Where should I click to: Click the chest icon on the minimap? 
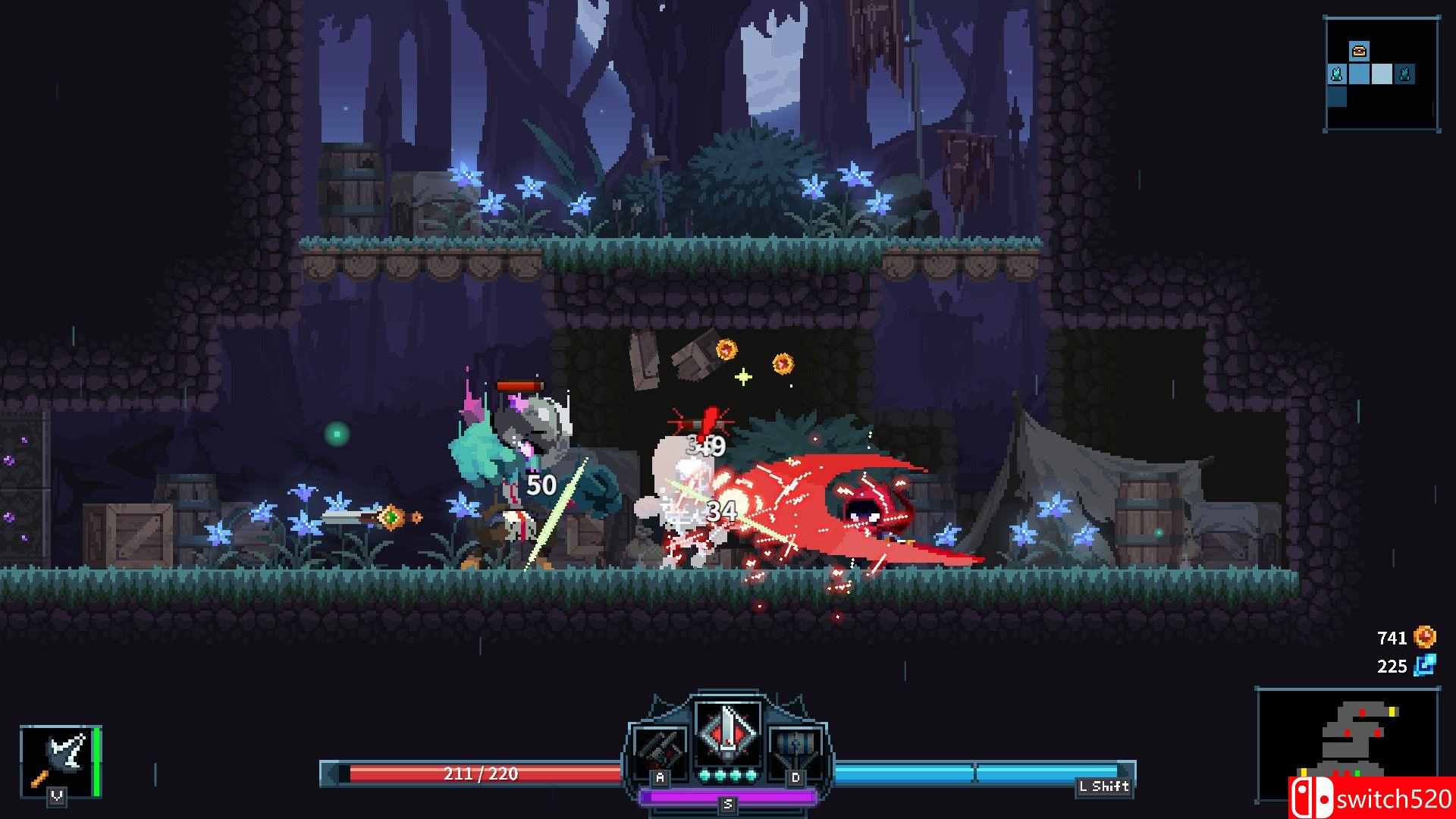pyautogui.click(x=1360, y=51)
